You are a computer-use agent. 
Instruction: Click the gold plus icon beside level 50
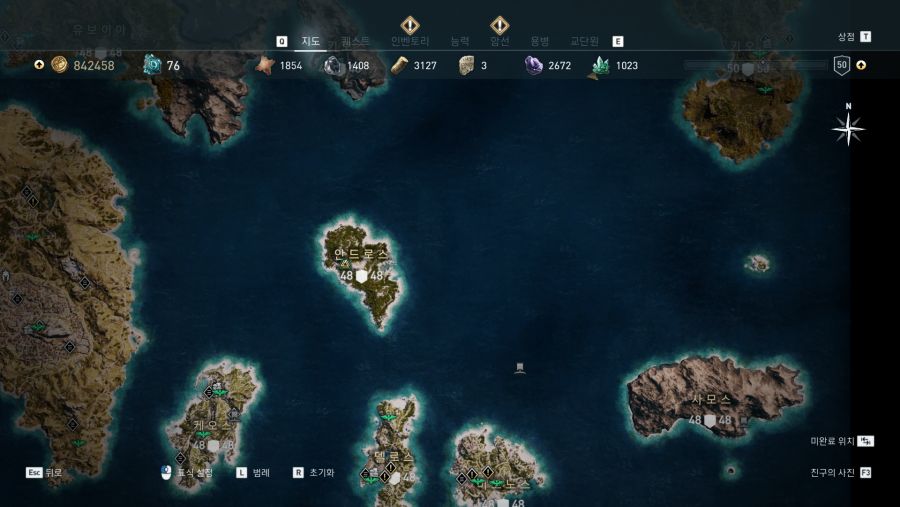861,65
